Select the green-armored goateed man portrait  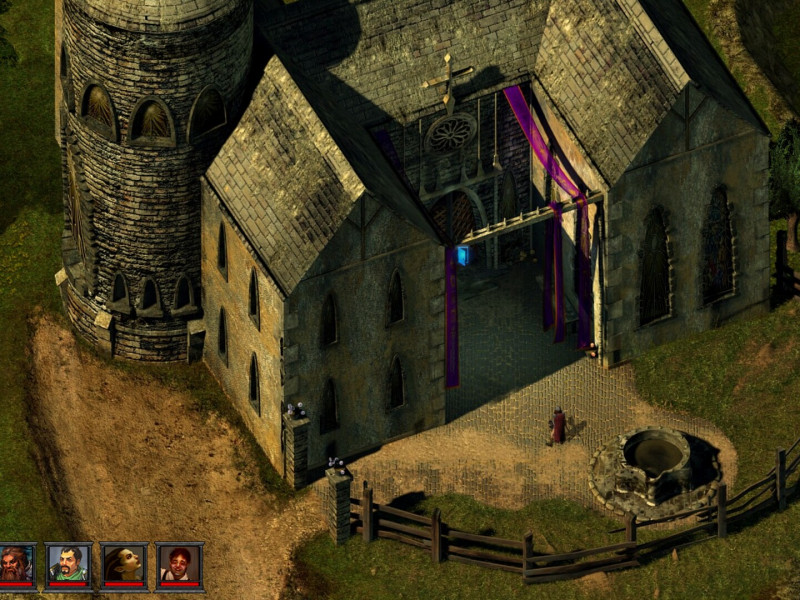click(x=68, y=565)
